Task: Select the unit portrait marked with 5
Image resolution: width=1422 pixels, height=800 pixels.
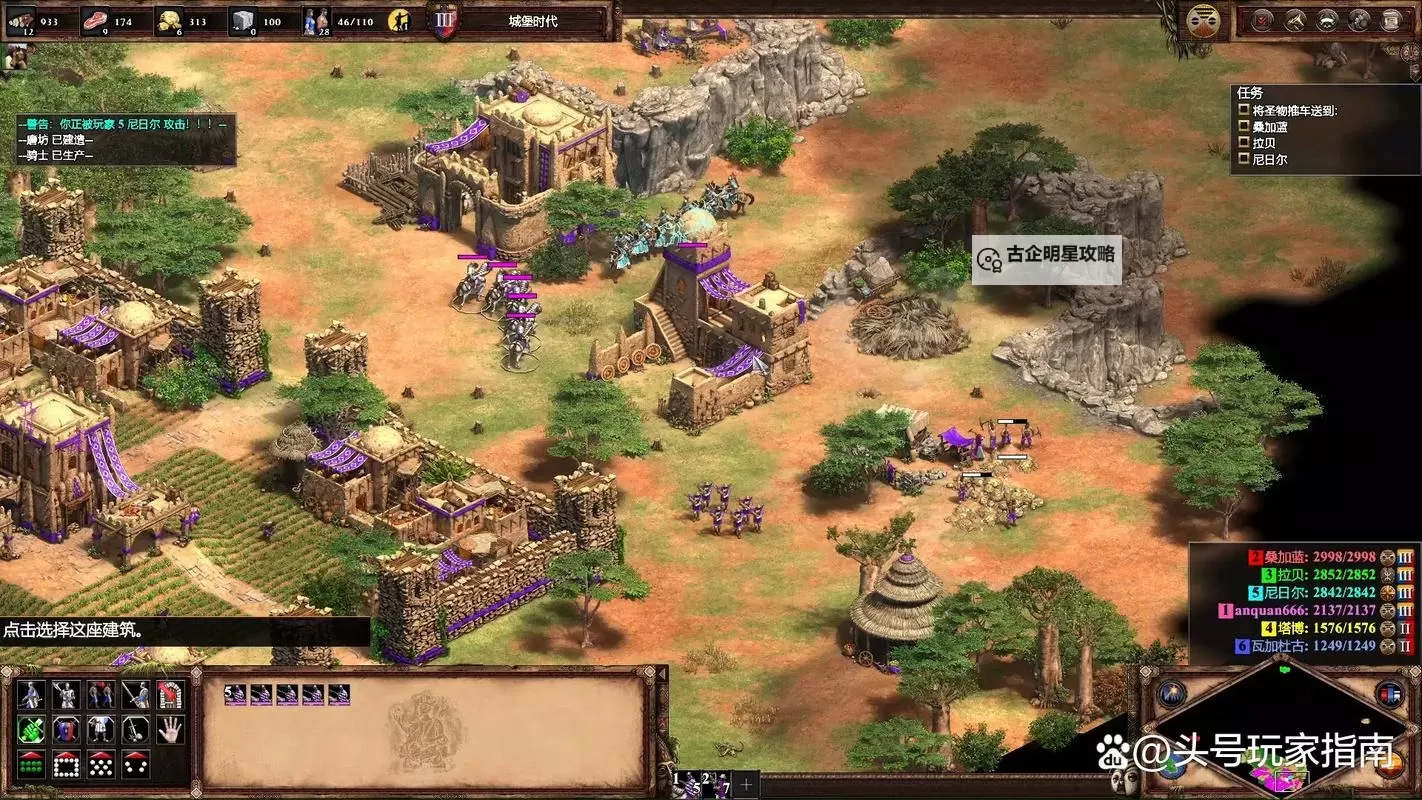Action: tap(236, 694)
